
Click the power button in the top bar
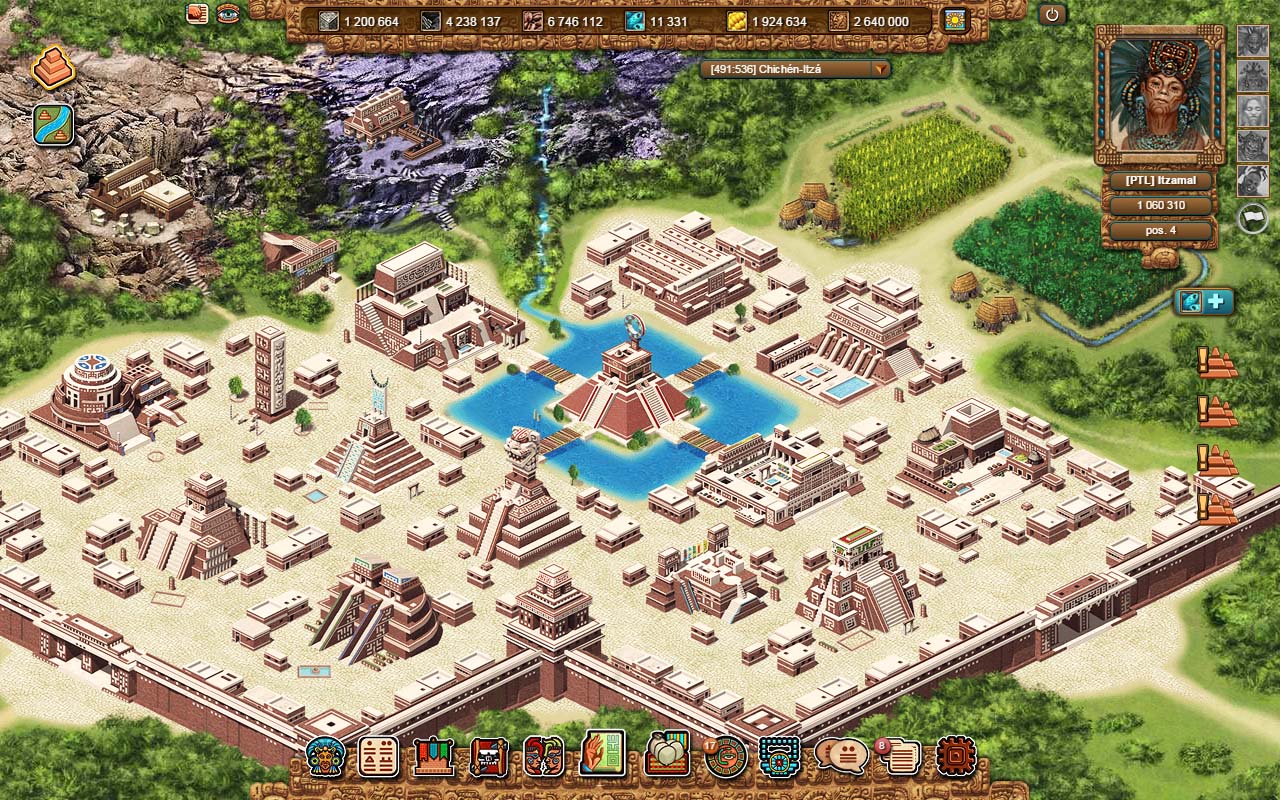(x=1052, y=15)
